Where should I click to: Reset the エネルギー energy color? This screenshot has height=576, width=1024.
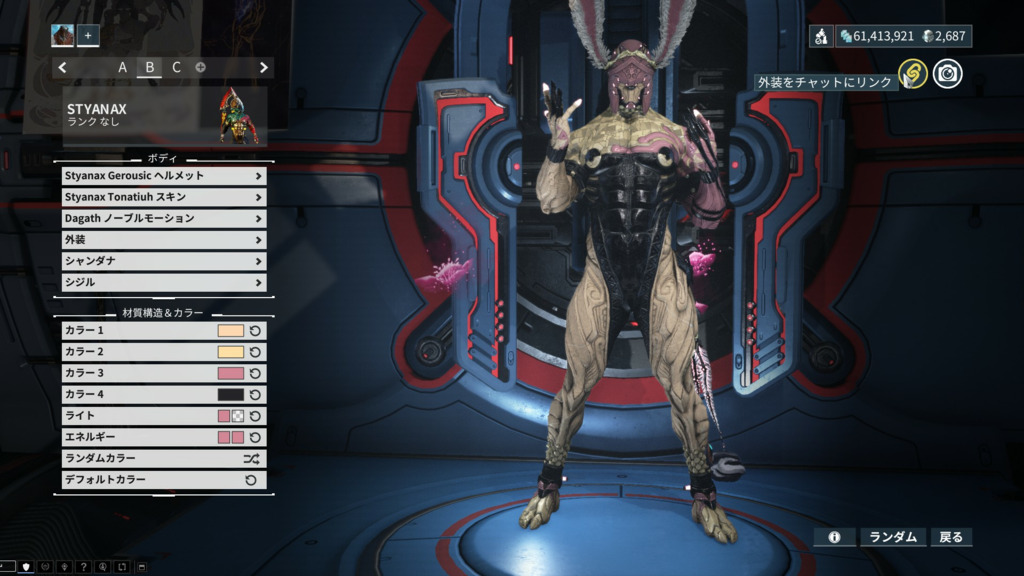[x=255, y=438]
